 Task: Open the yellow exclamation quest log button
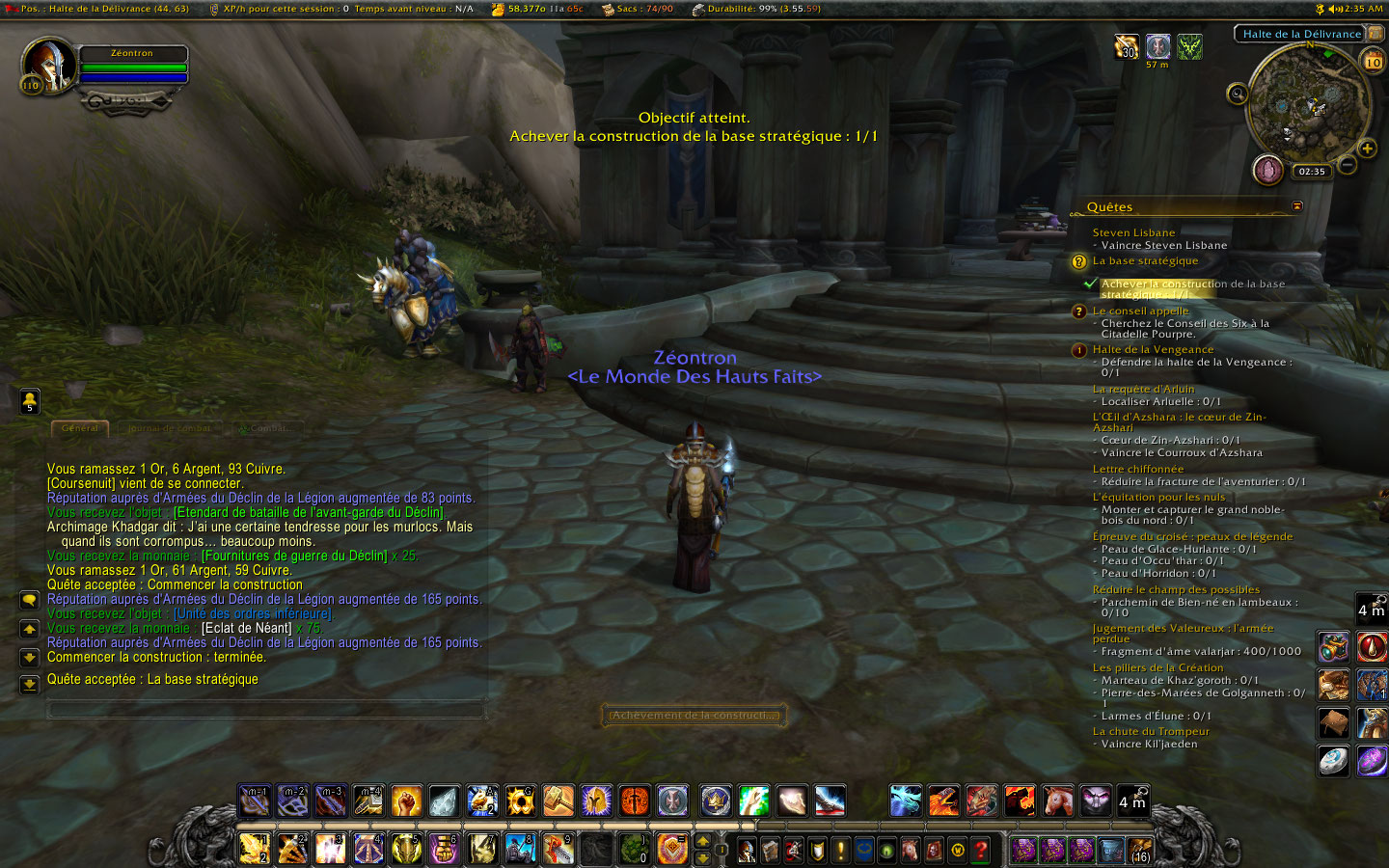pos(840,850)
